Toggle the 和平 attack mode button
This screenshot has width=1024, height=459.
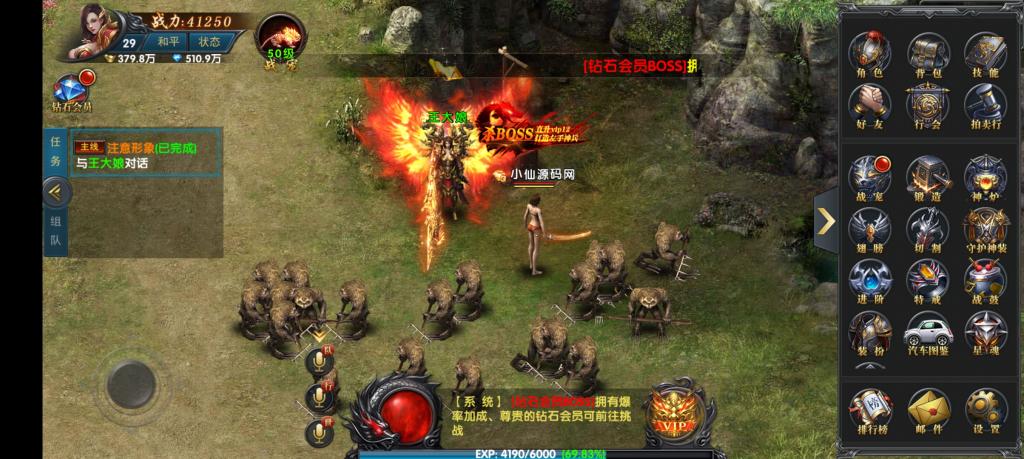168,42
